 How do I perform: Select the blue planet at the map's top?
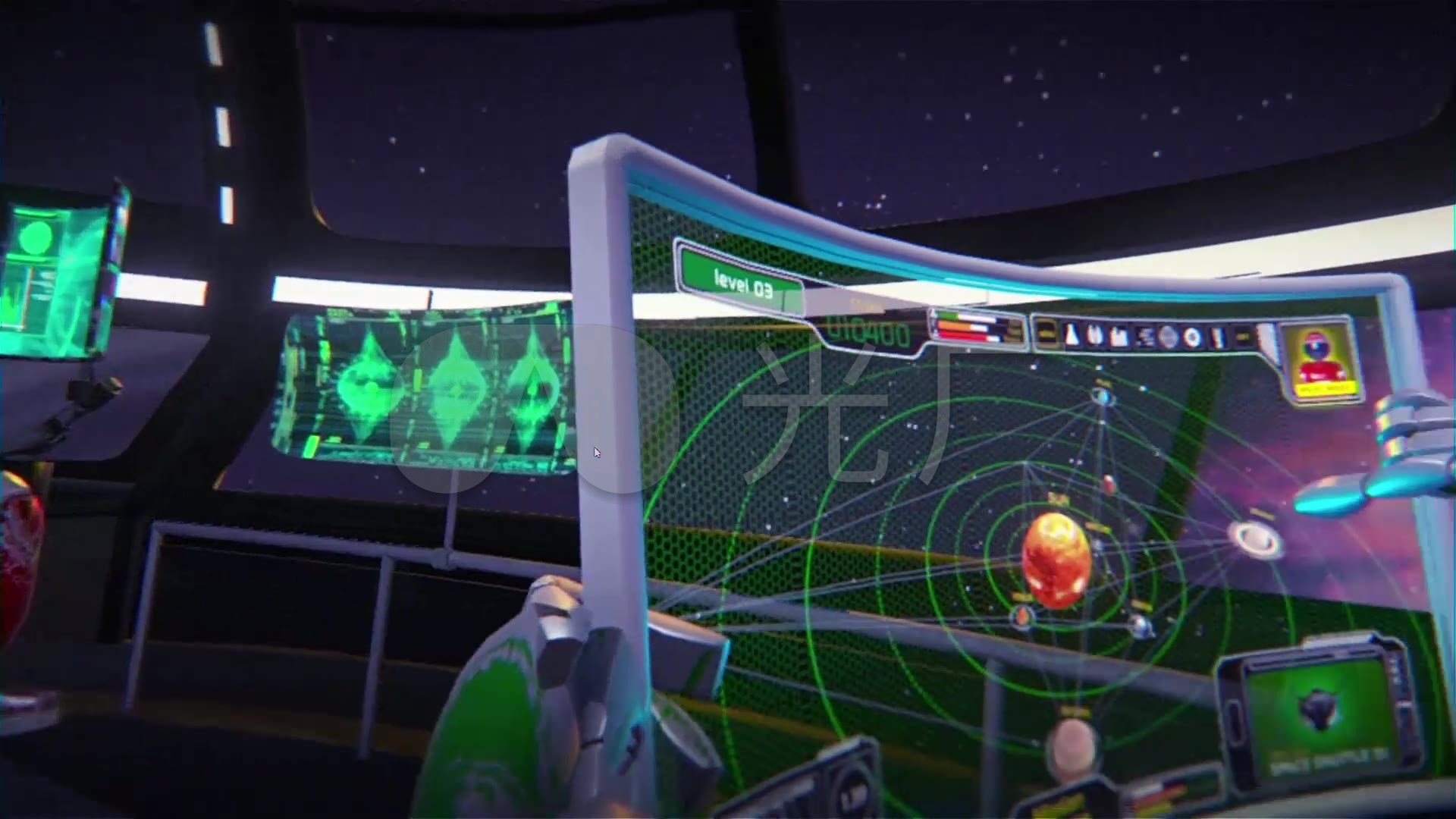[1103, 396]
